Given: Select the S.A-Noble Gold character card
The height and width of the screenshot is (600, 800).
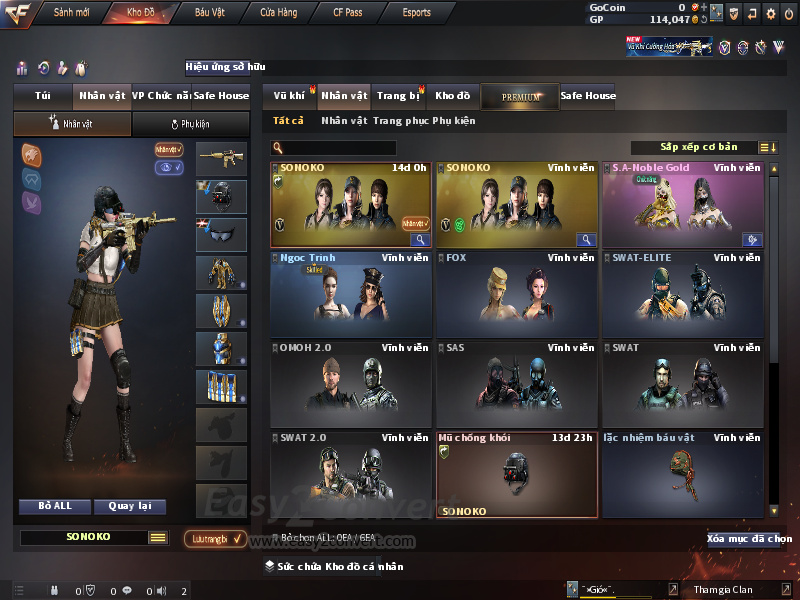Looking at the screenshot, I should pos(683,204).
